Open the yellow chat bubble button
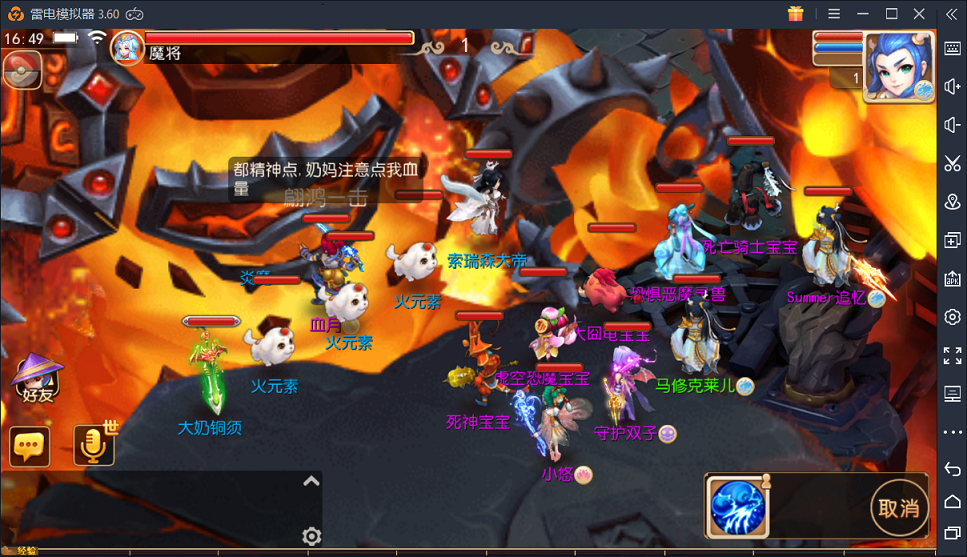 coord(30,447)
